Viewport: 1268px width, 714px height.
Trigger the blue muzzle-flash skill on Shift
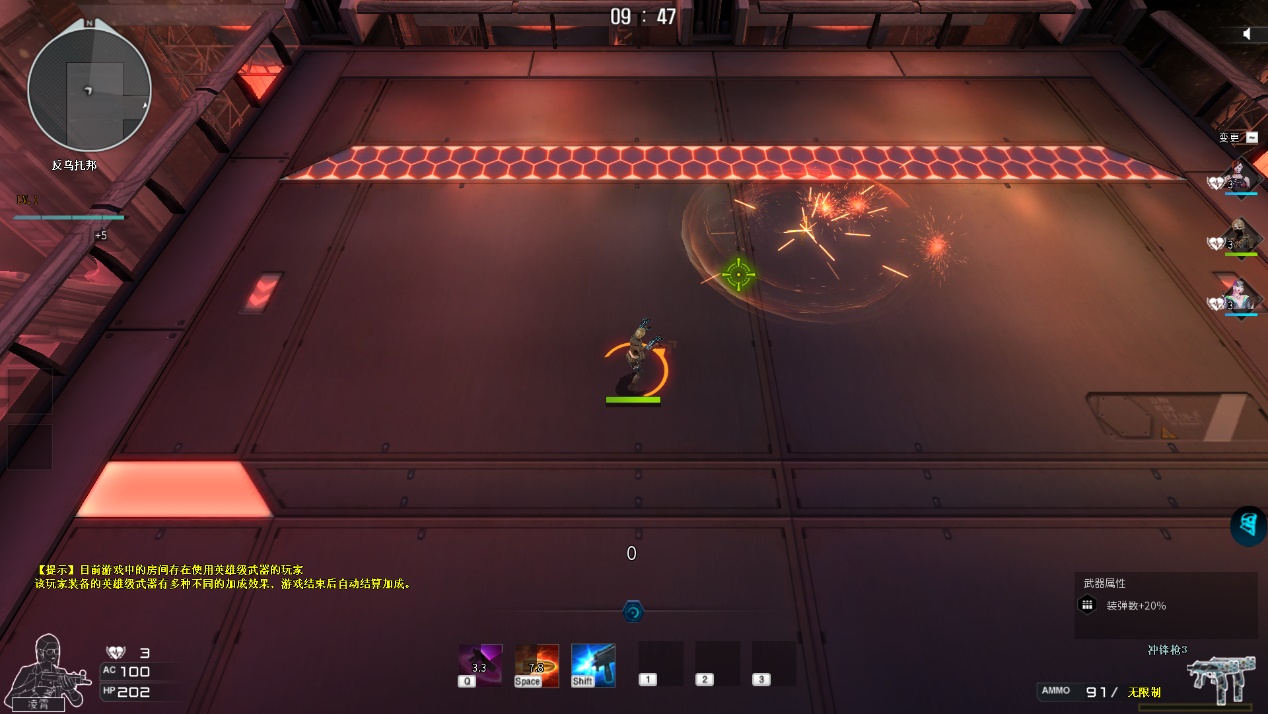coord(593,664)
